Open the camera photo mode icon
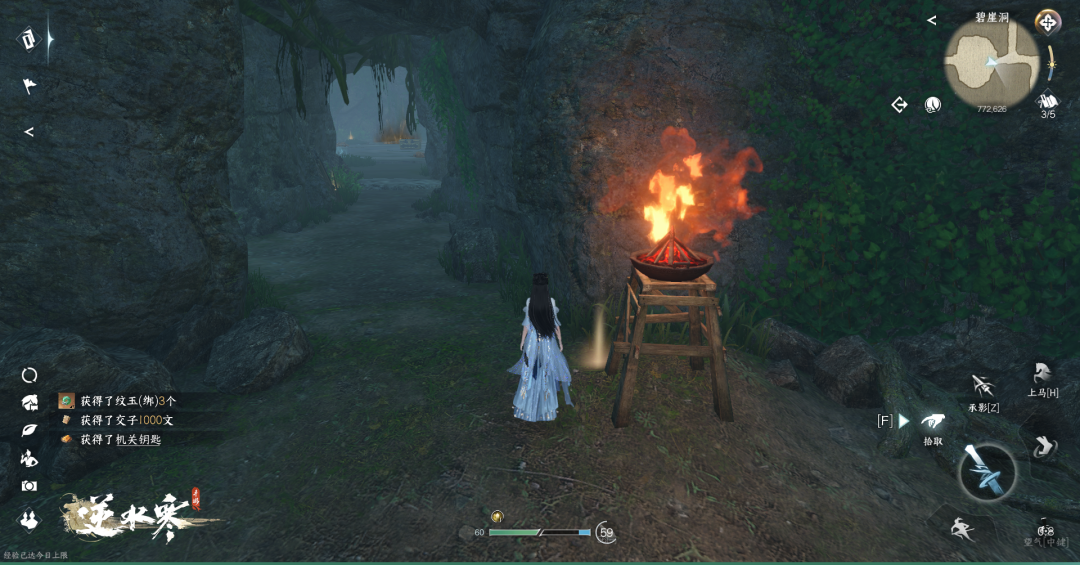This screenshot has height=565, width=1080. pyautogui.click(x=29, y=486)
